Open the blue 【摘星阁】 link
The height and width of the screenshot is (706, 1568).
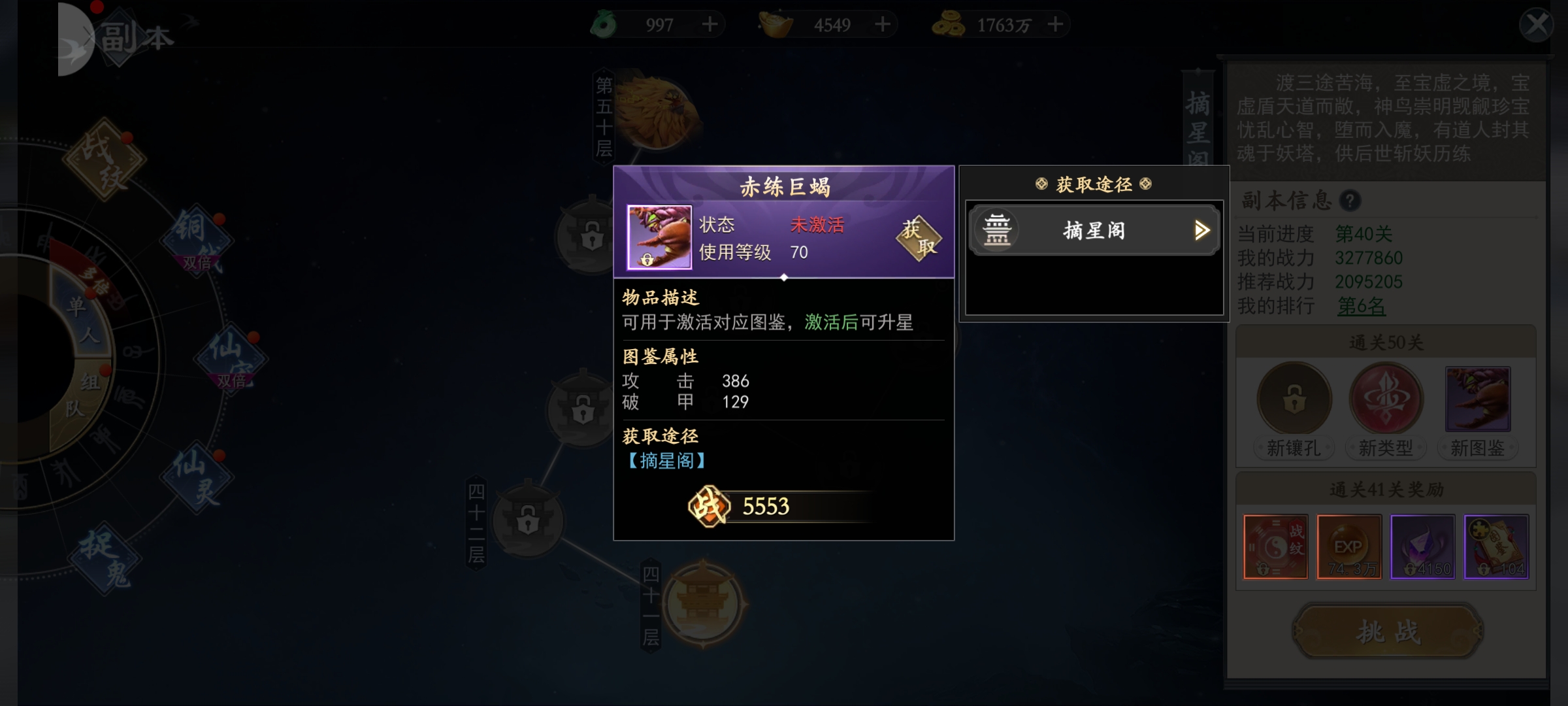666,461
